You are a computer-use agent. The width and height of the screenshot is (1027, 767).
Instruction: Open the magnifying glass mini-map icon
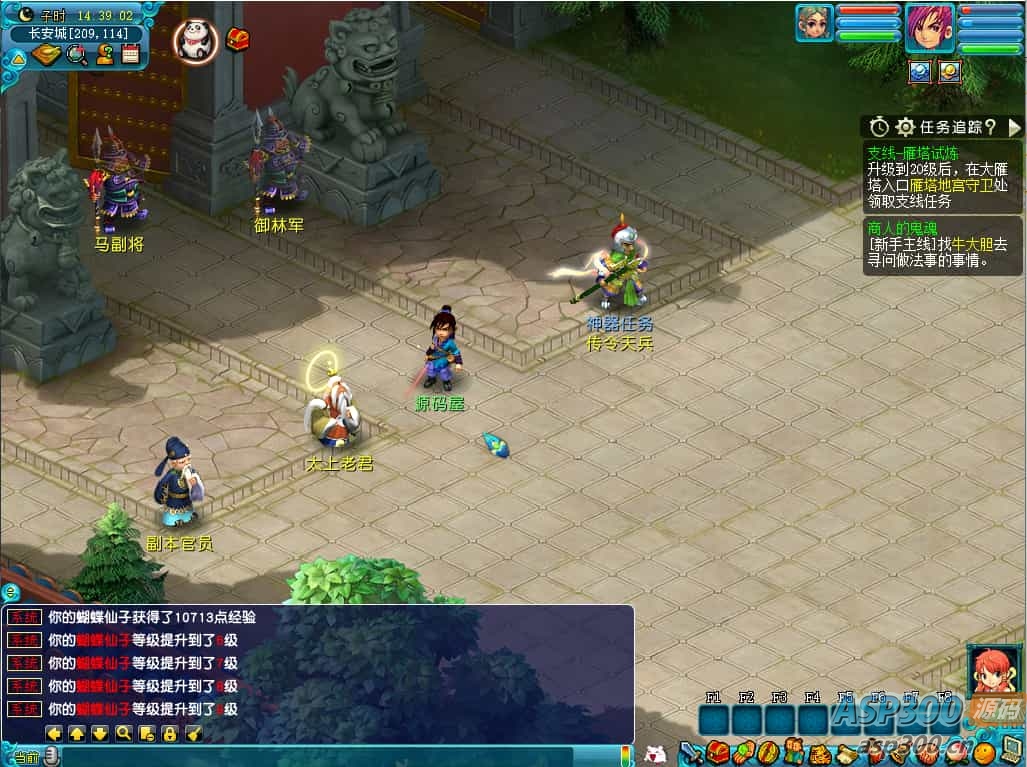pyautogui.click(x=76, y=55)
